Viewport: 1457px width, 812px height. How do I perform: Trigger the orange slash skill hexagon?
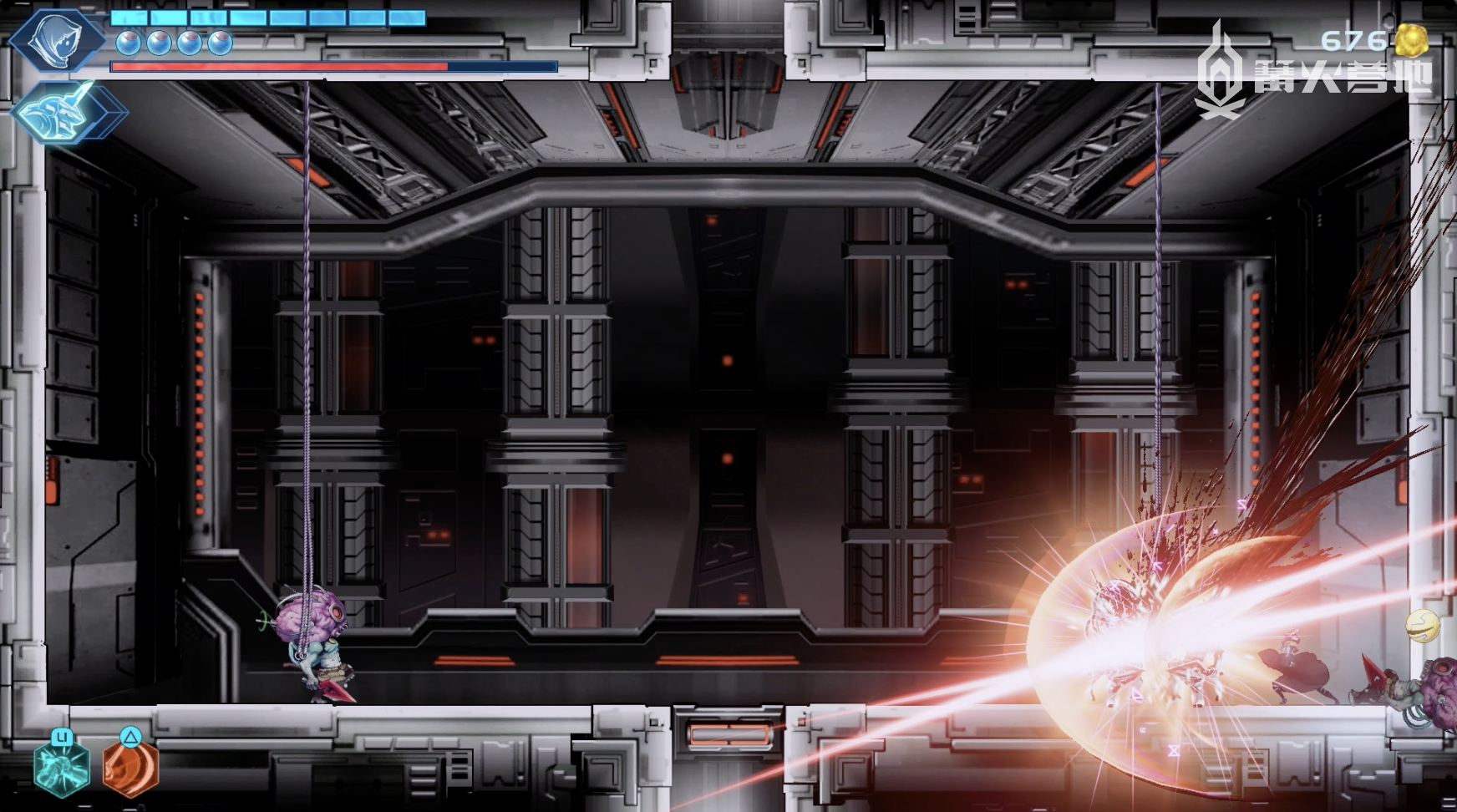[130, 767]
